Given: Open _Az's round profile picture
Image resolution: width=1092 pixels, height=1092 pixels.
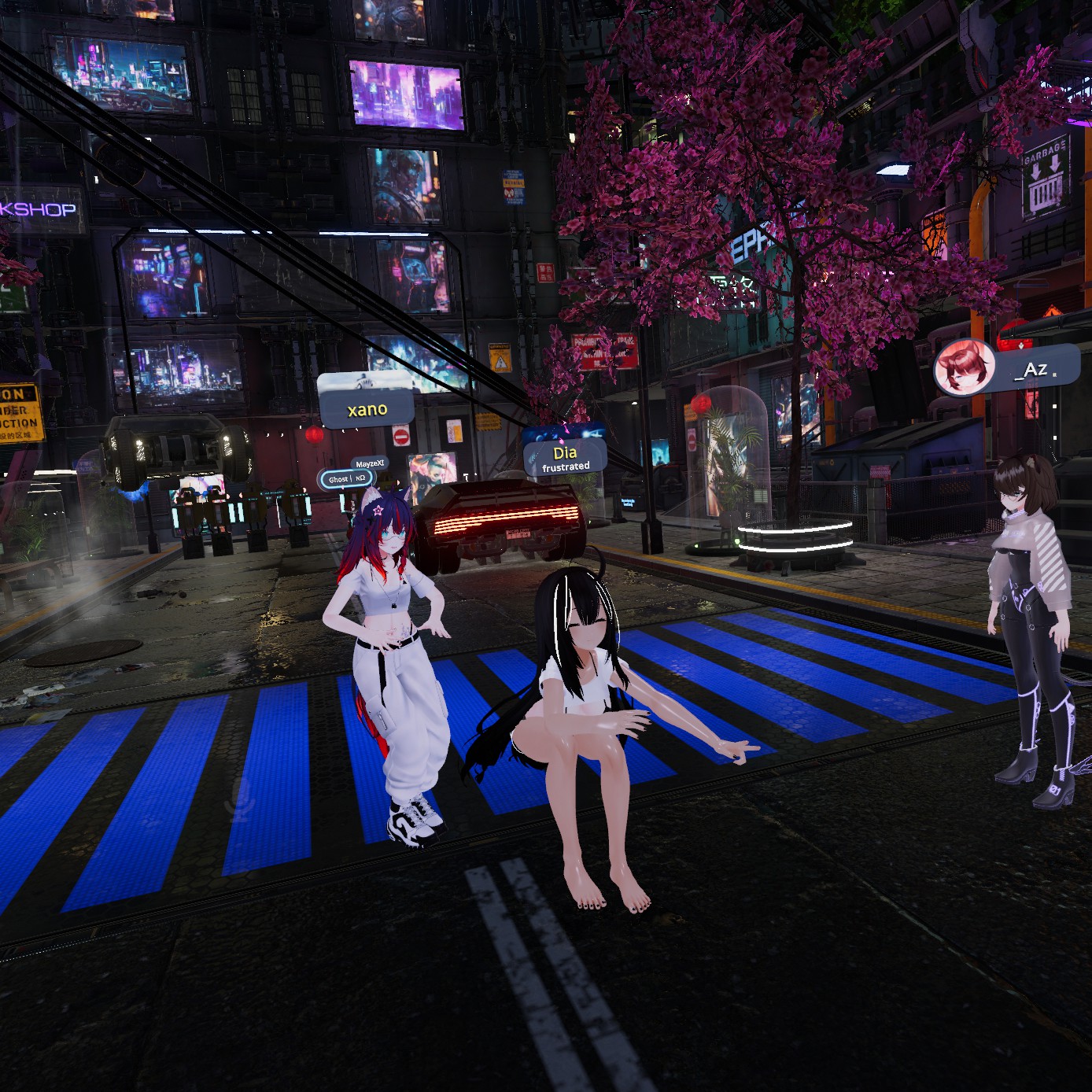Looking at the screenshot, I should click(964, 368).
